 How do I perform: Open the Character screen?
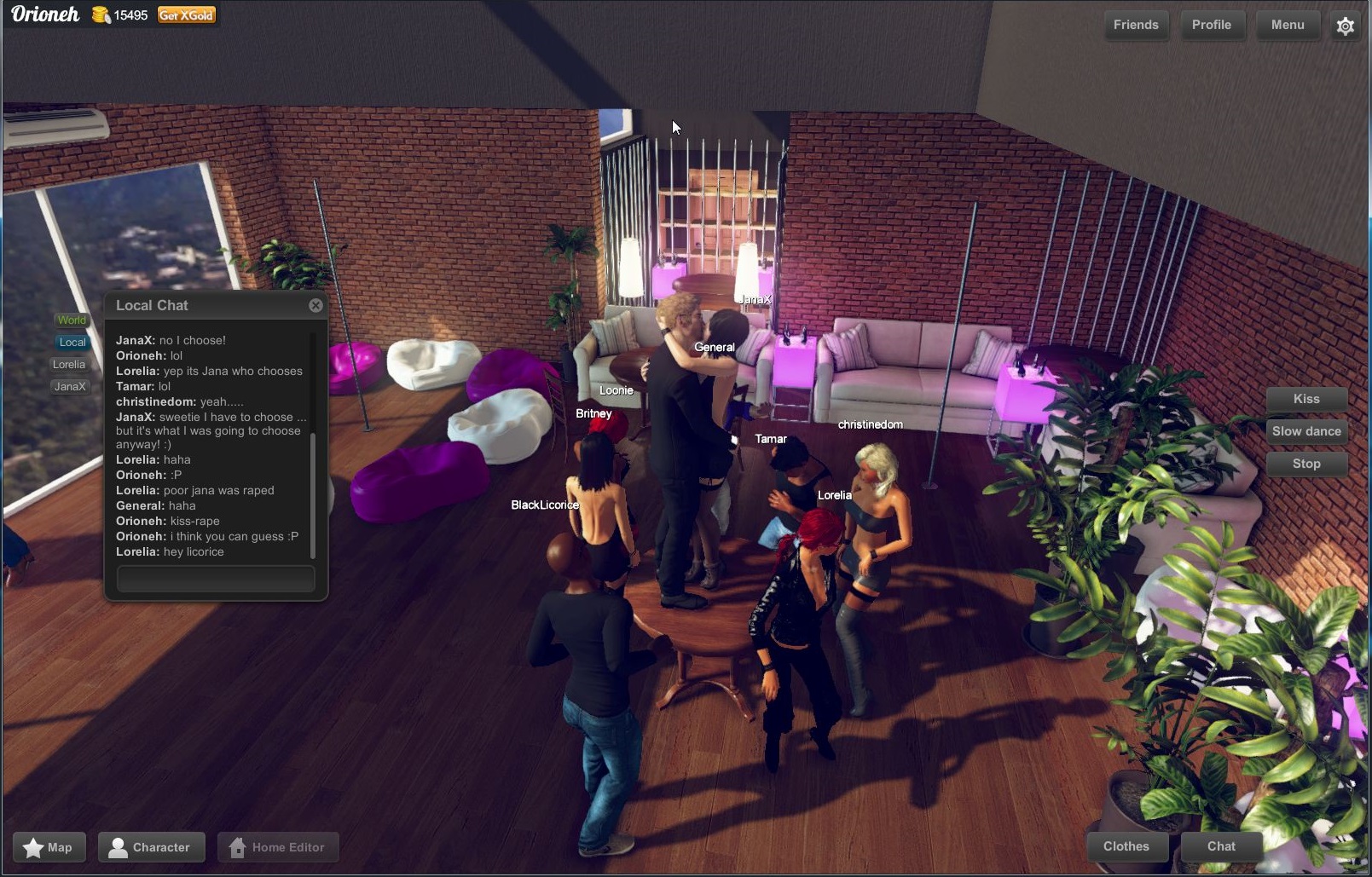[x=151, y=847]
